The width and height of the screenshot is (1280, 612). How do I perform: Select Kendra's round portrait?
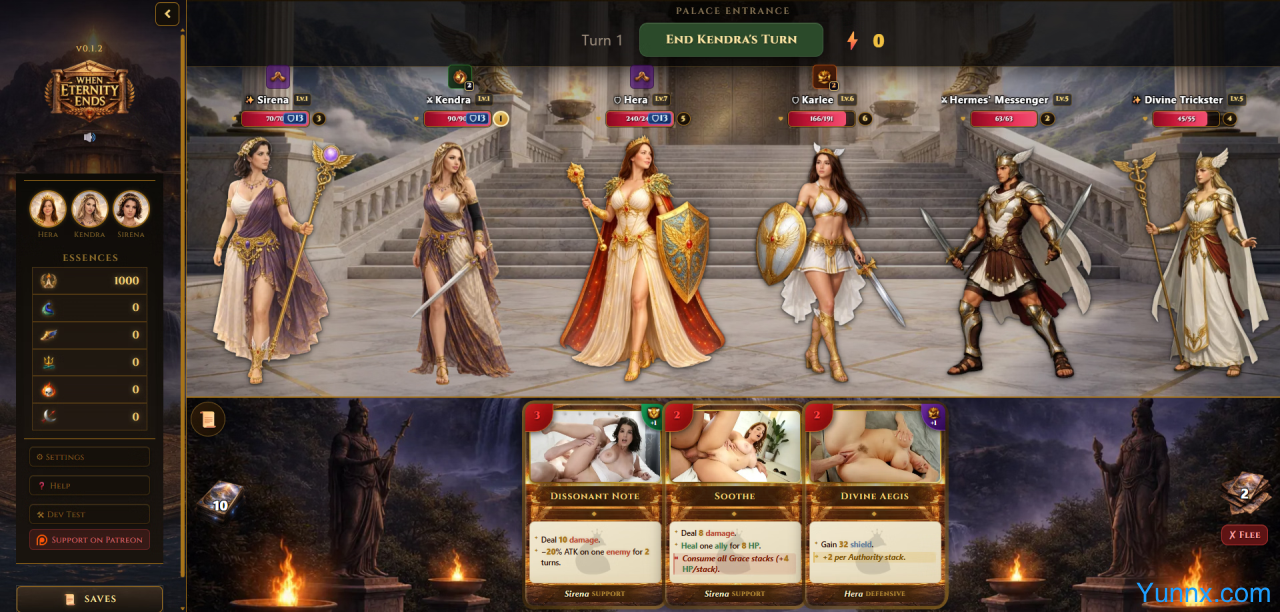pyautogui.click(x=89, y=209)
